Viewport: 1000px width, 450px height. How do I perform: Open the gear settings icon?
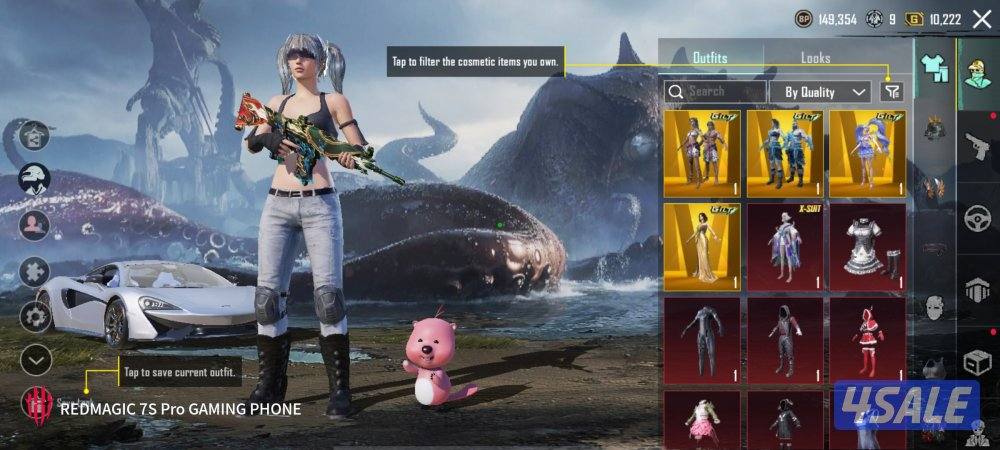36,316
